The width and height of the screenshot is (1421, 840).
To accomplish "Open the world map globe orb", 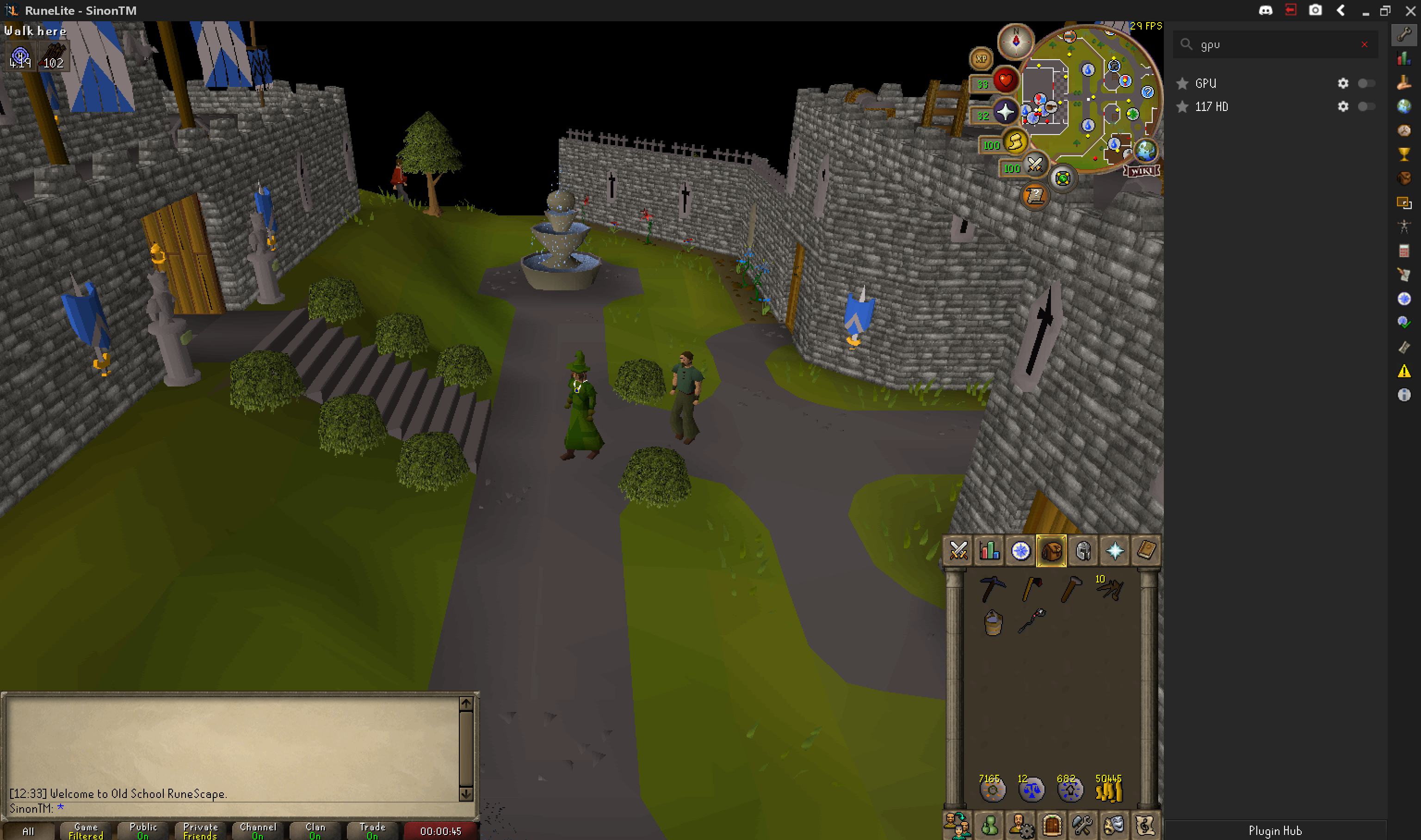I will pyautogui.click(x=1145, y=151).
